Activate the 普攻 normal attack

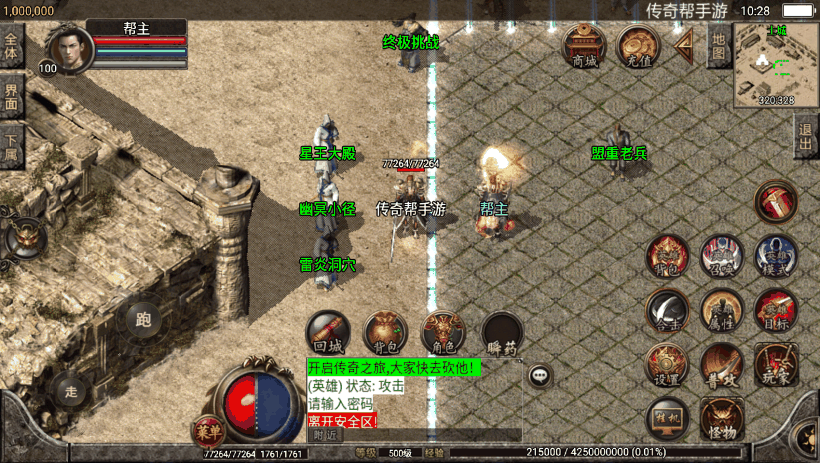point(721,364)
